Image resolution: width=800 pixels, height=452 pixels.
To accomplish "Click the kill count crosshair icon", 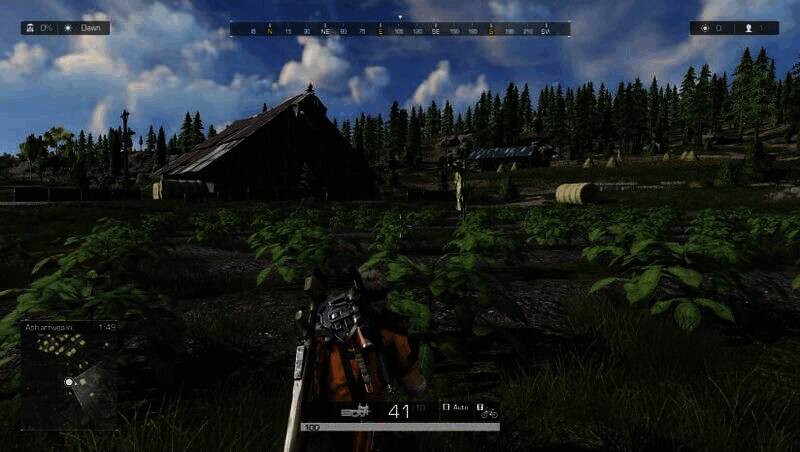I will pyautogui.click(x=705, y=28).
